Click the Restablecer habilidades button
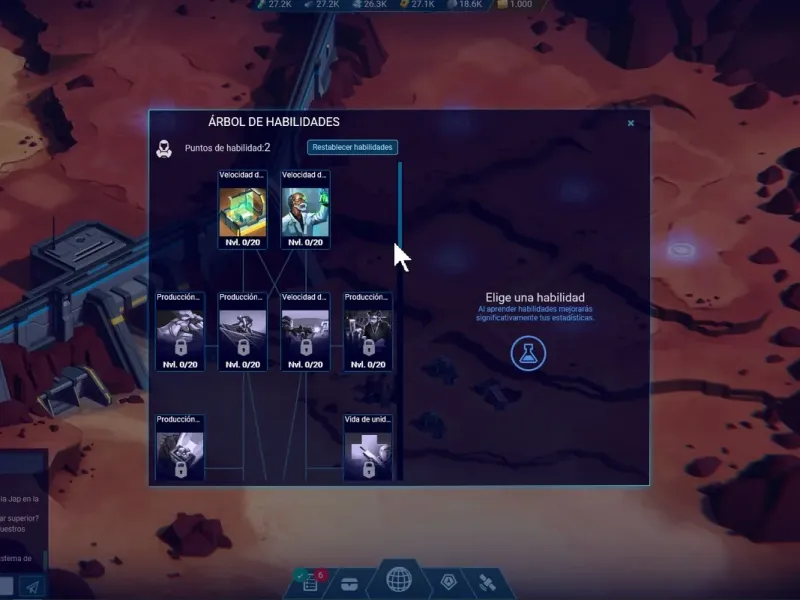This screenshot has width=800, height=600. point(352,147)
